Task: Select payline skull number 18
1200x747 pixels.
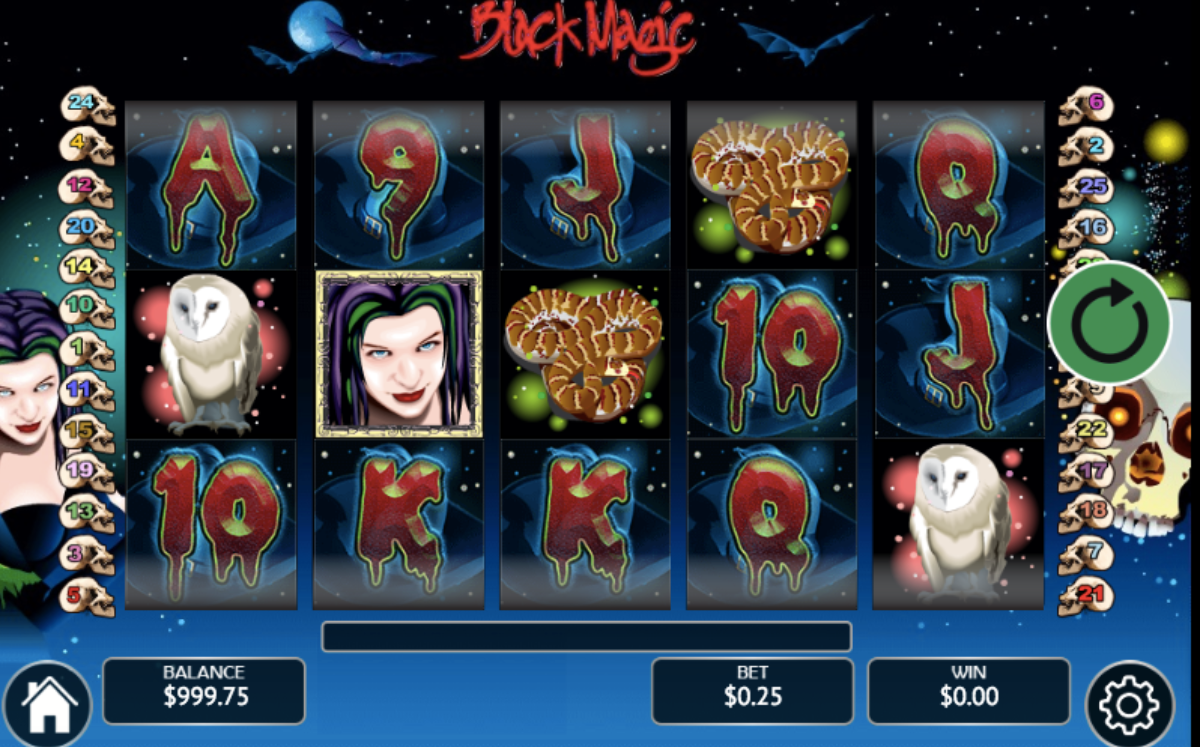Action: click(x=1087, y=512)
